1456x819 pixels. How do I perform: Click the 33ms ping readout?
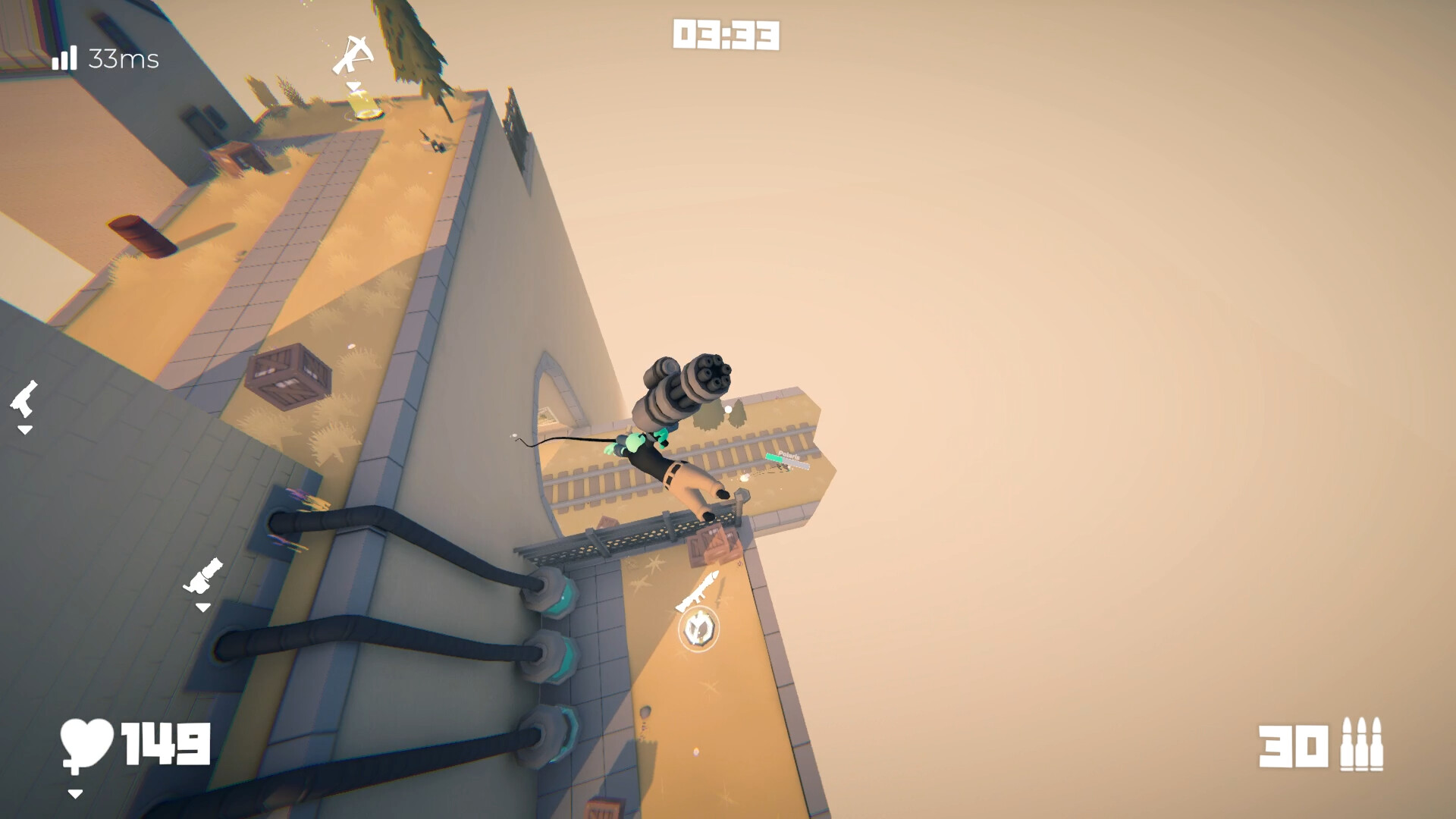(123, 58)
